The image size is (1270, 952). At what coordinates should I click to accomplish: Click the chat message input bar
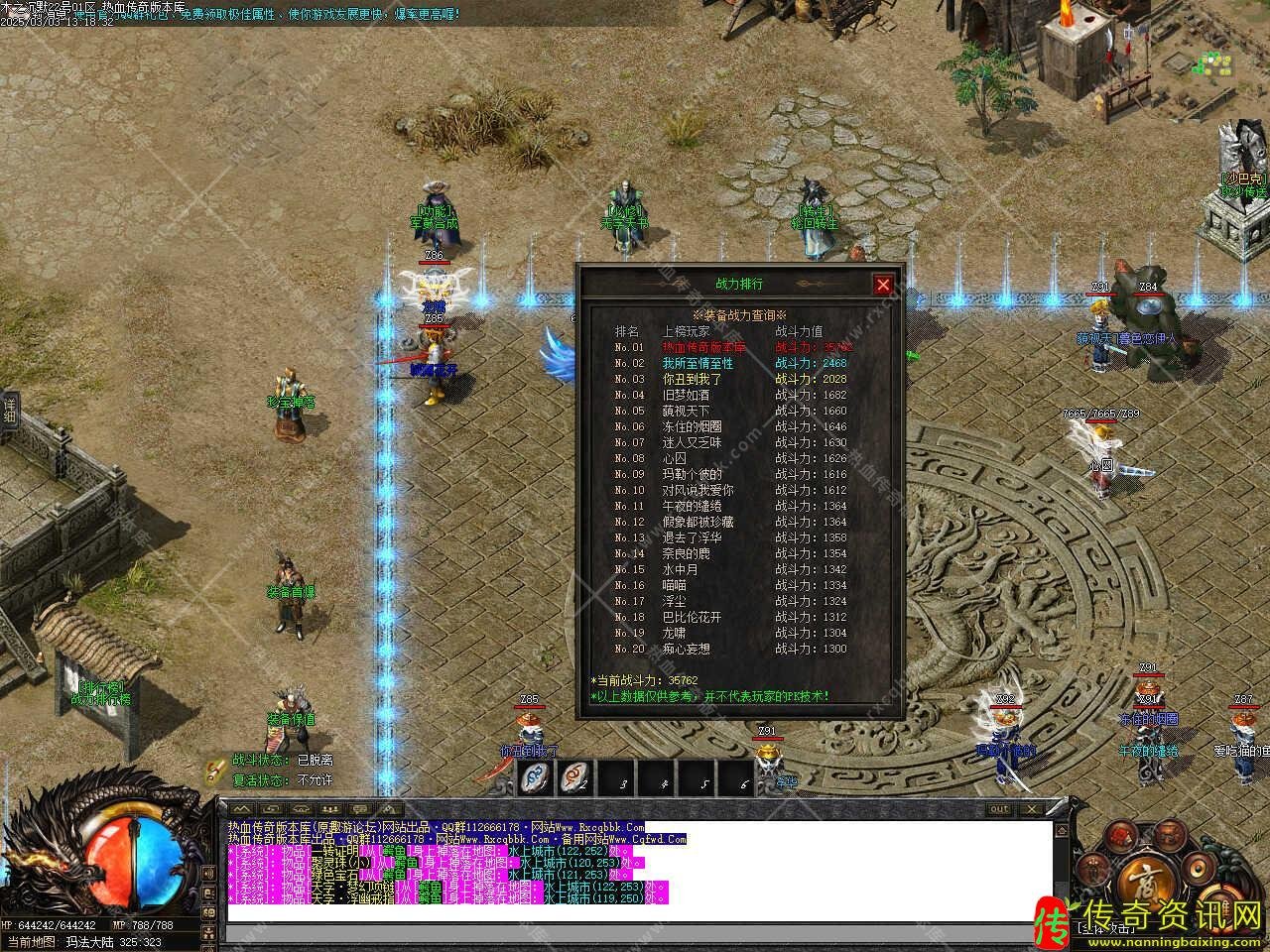point(635,933)
